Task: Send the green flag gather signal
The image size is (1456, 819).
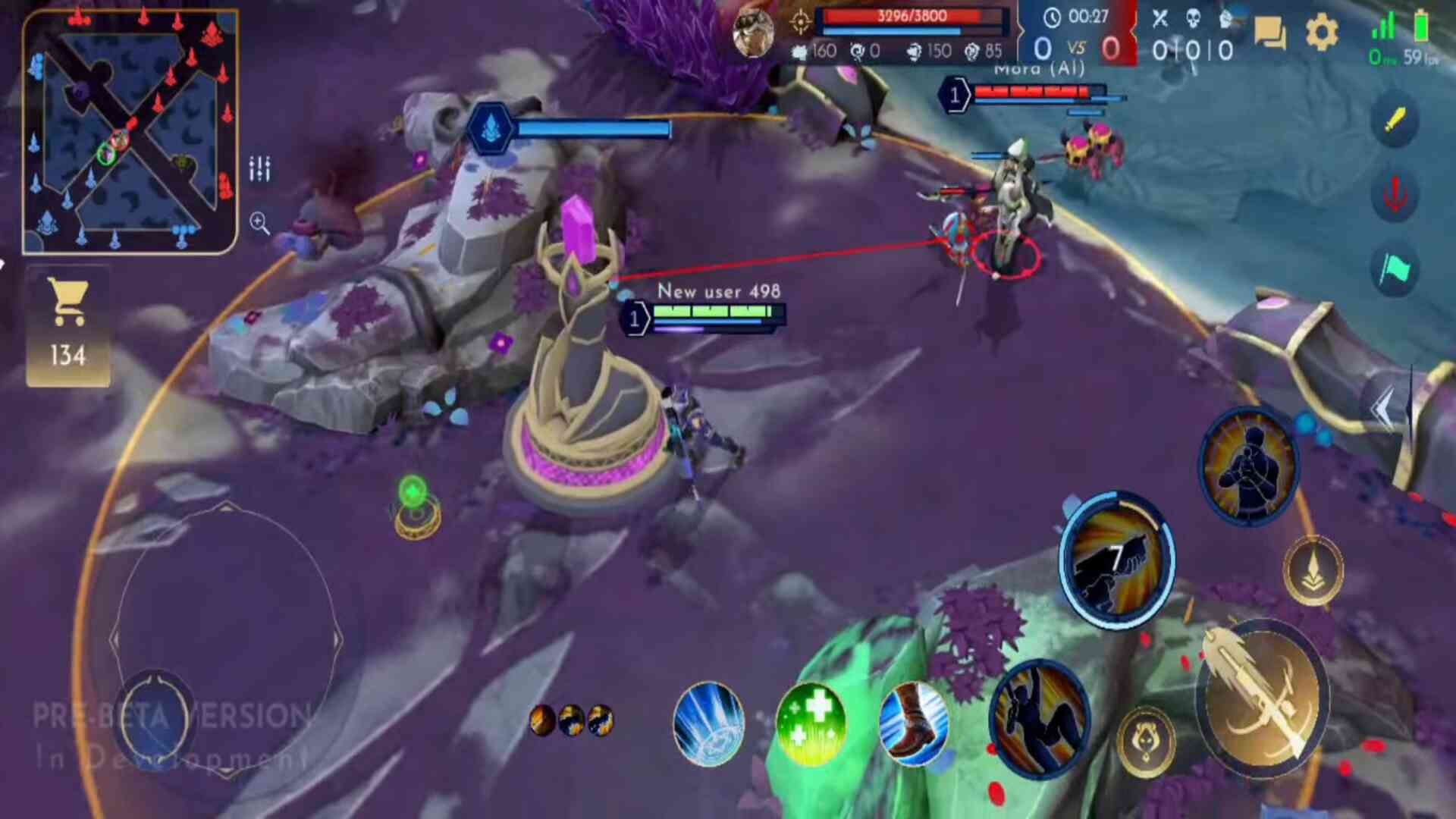Action: tap(1395, 268)
